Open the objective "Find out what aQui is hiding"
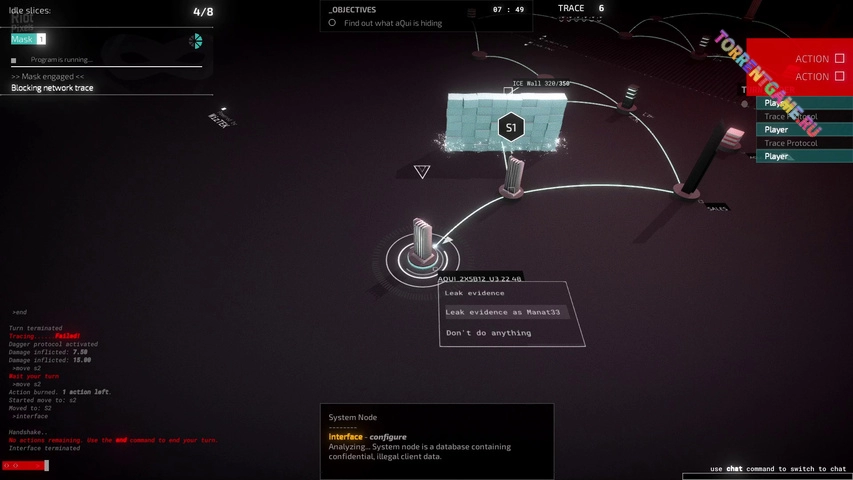 coord(392,23)
